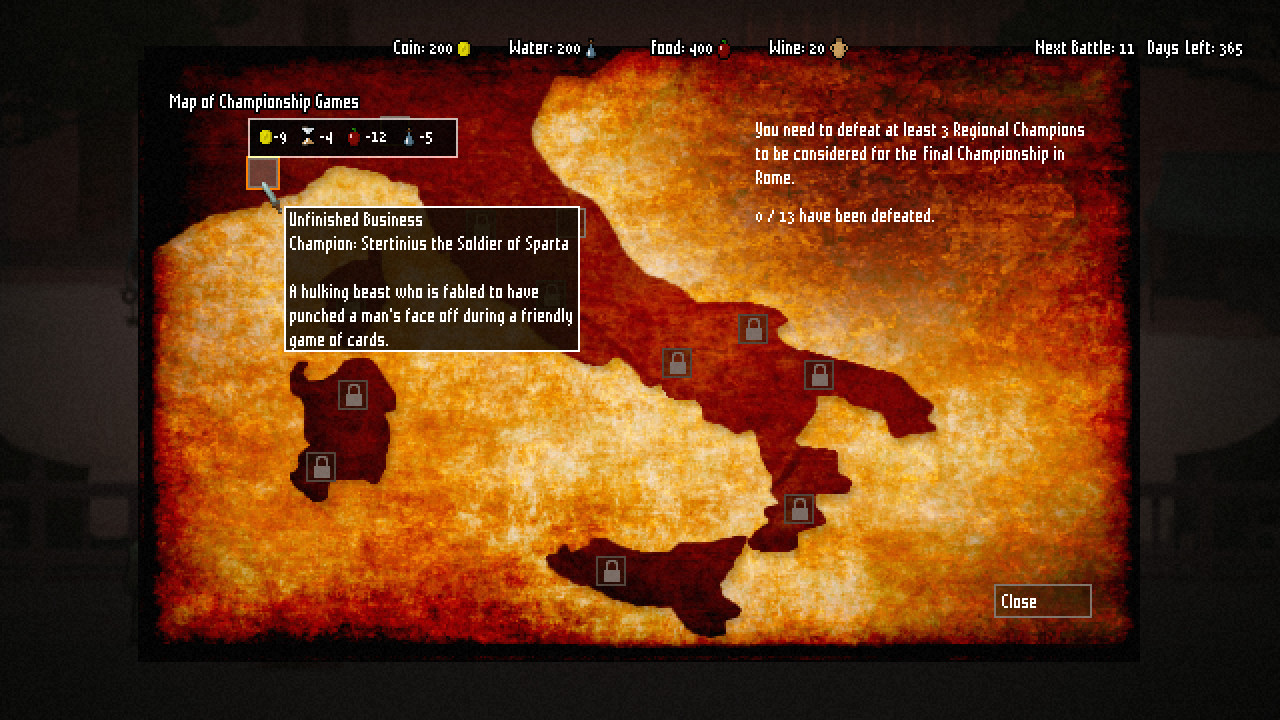The image size is (1280, 720).
Task: Click the Stertinius champion description tooltip
Action: pos(431,279)
